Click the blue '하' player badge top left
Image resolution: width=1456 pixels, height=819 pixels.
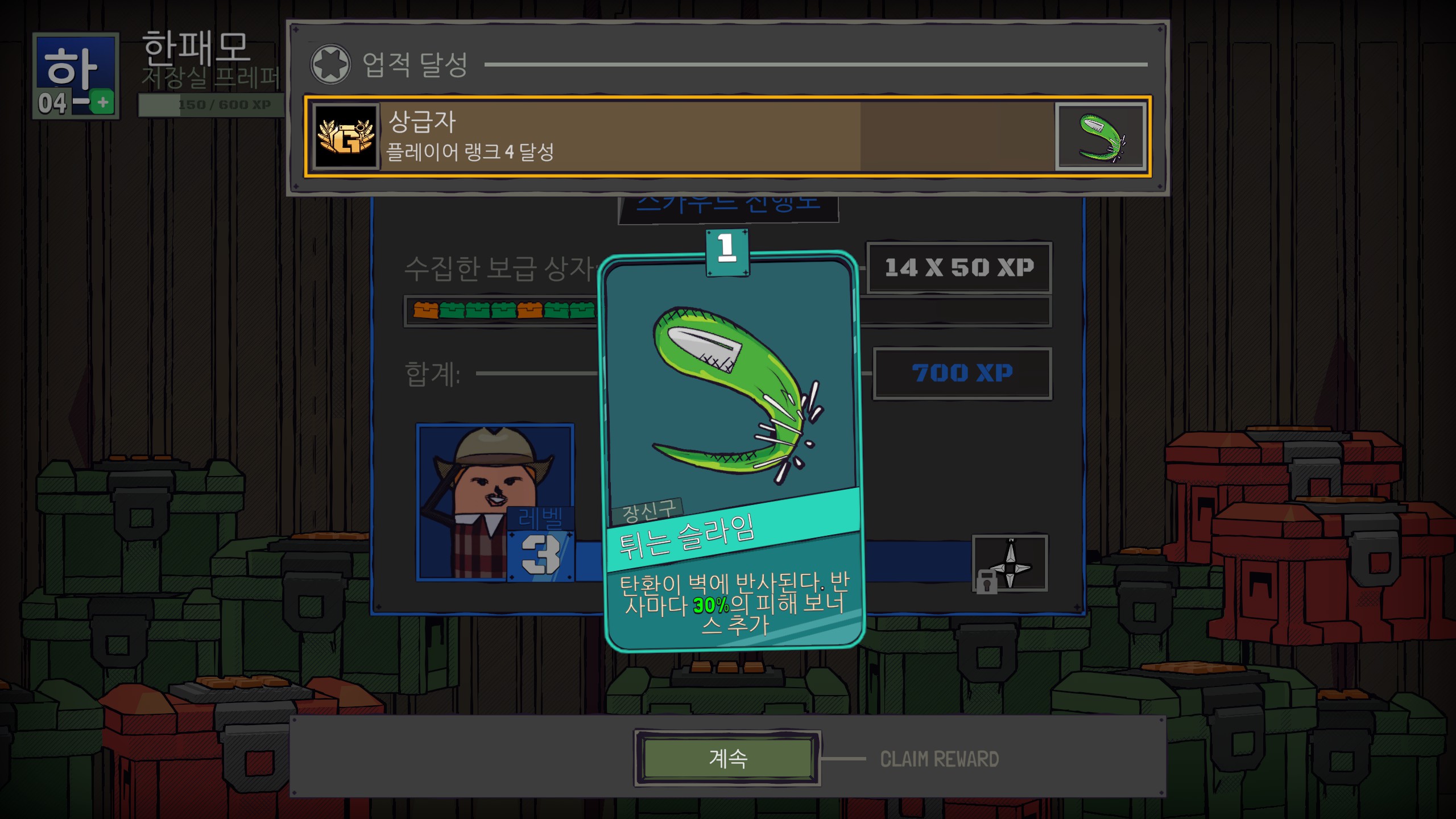tap(76, 68)
